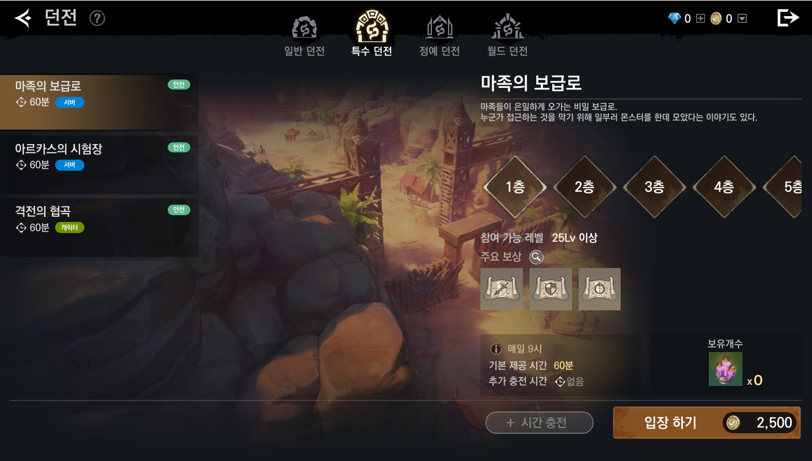This screenshot has width=812, height=461.
Task: Pick the 3층 floor diamond
Action: pyautogui.click(x=655, y=187)
